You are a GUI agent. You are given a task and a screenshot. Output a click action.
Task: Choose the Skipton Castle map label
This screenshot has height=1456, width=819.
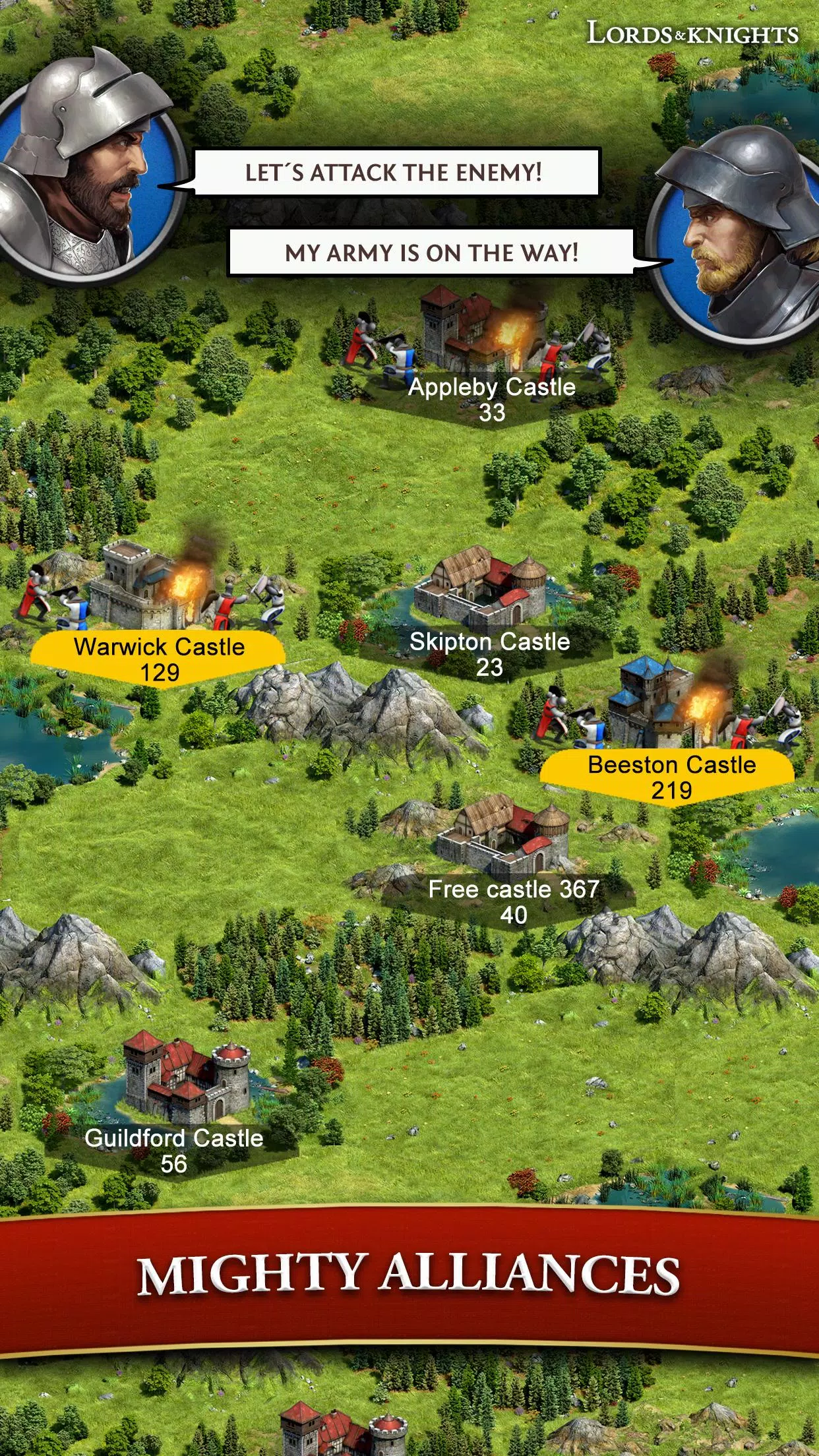point(489,653)
